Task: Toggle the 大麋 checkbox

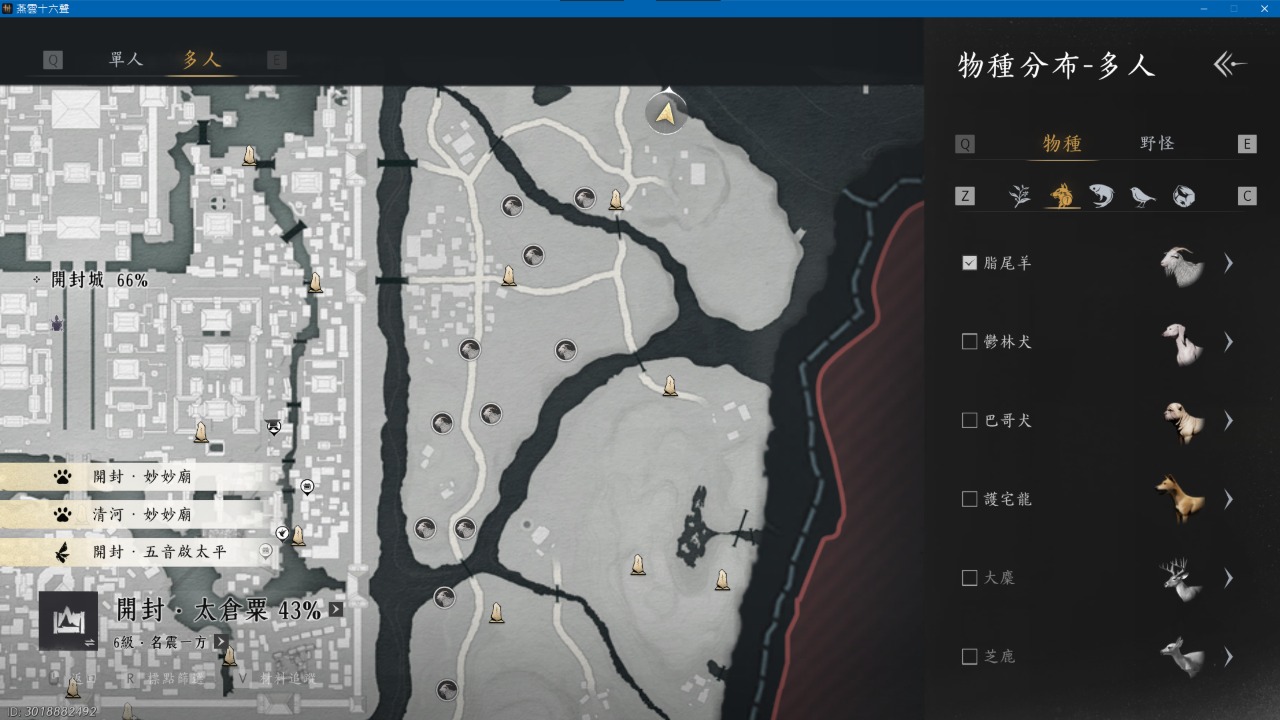Action: pos(969,578)
